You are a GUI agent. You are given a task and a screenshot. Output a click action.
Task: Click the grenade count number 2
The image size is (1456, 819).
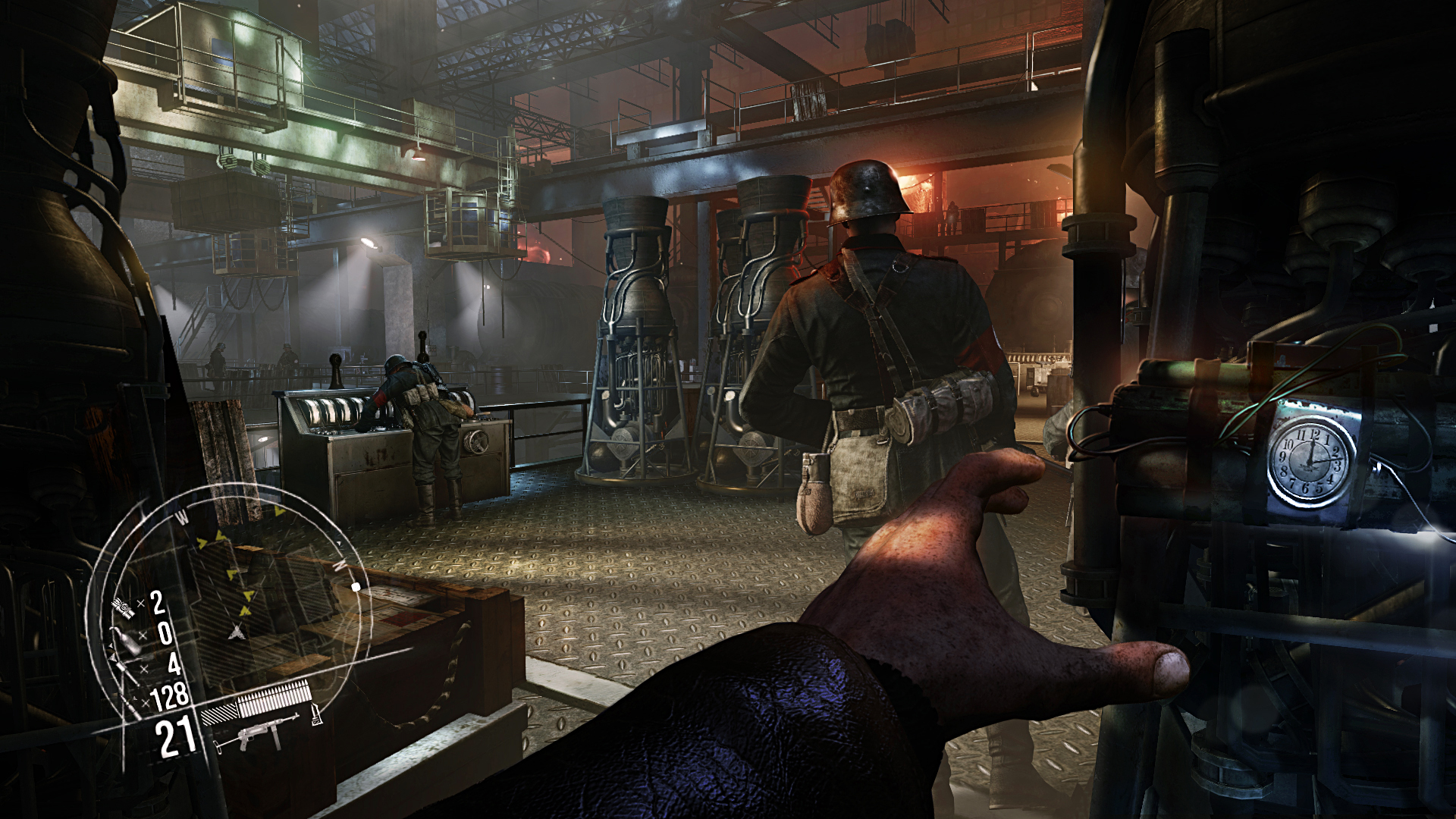156,602
